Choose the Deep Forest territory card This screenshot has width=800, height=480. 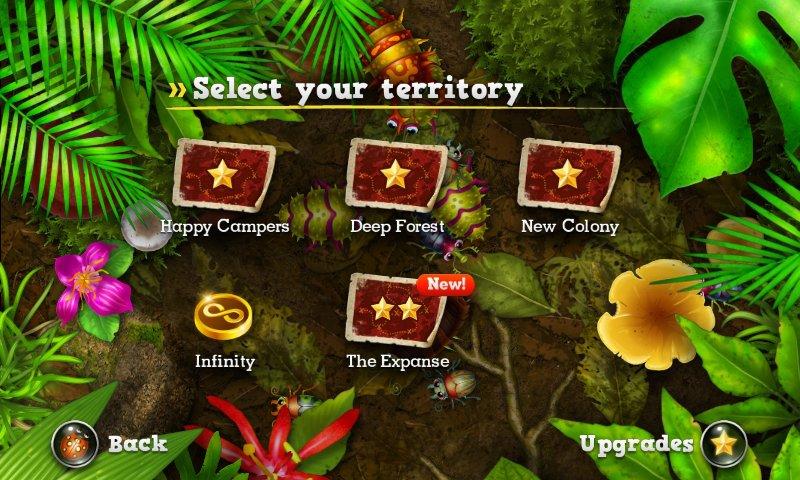tap(396, 176)
